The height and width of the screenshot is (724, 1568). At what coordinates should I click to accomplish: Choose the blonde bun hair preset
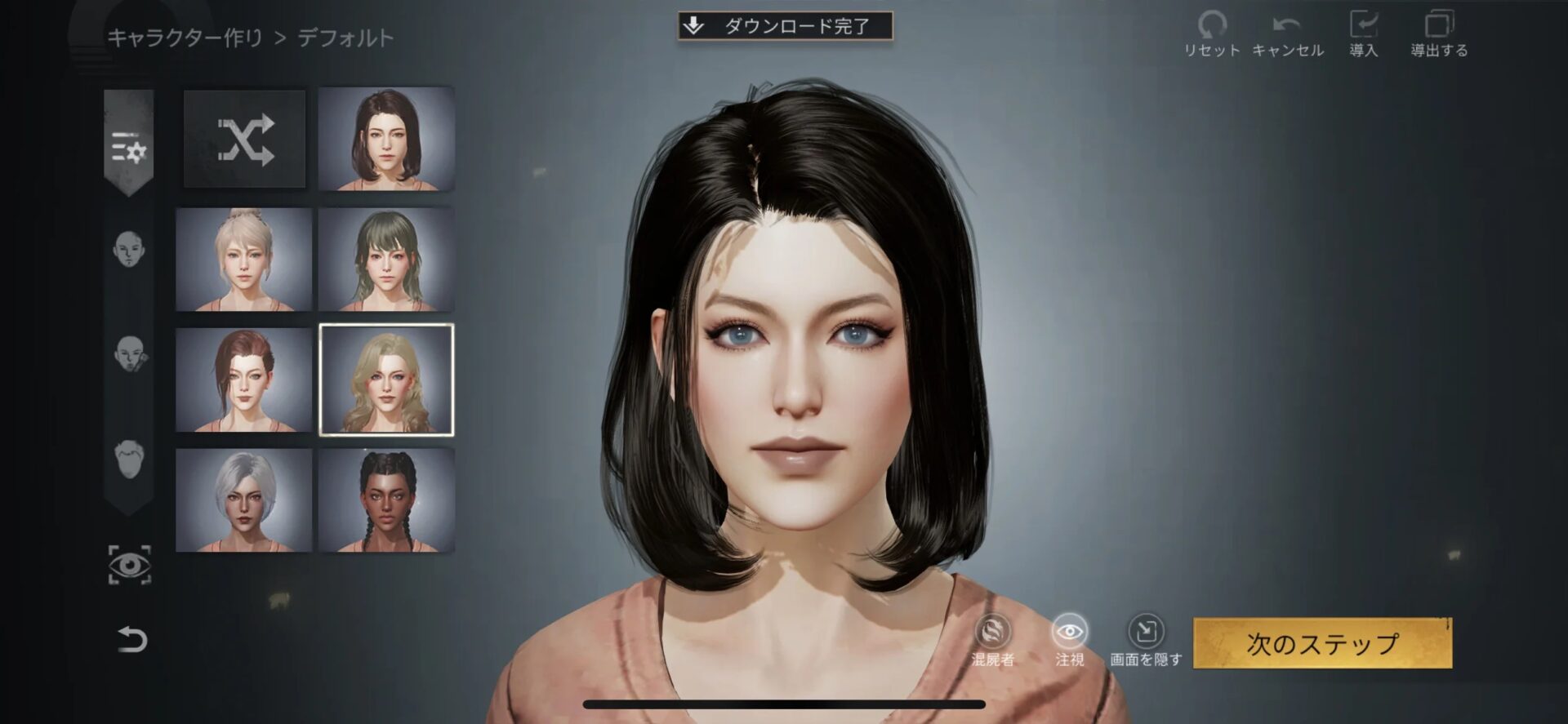(244, 260)
